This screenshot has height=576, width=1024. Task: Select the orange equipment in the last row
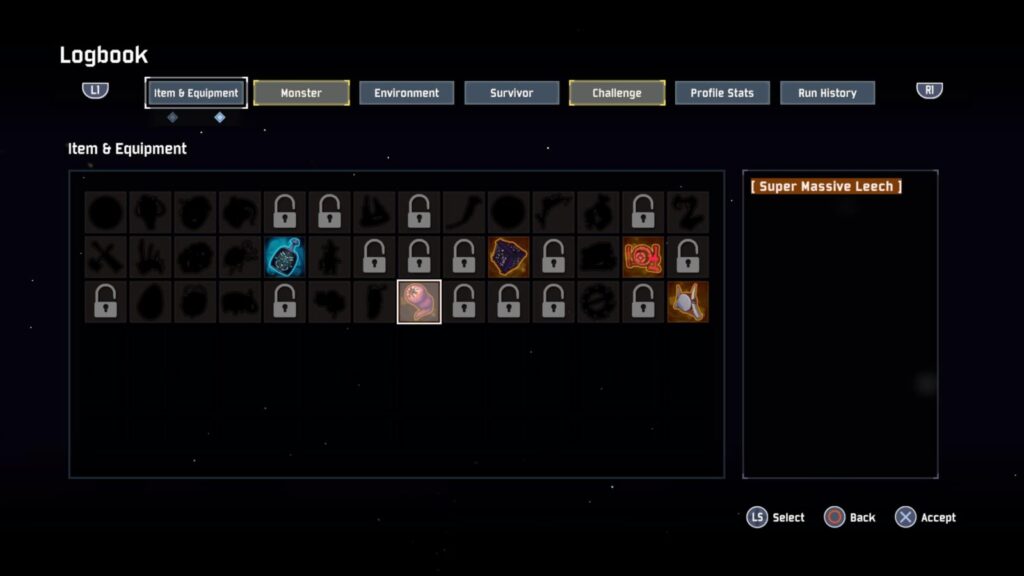pos(687,302)
